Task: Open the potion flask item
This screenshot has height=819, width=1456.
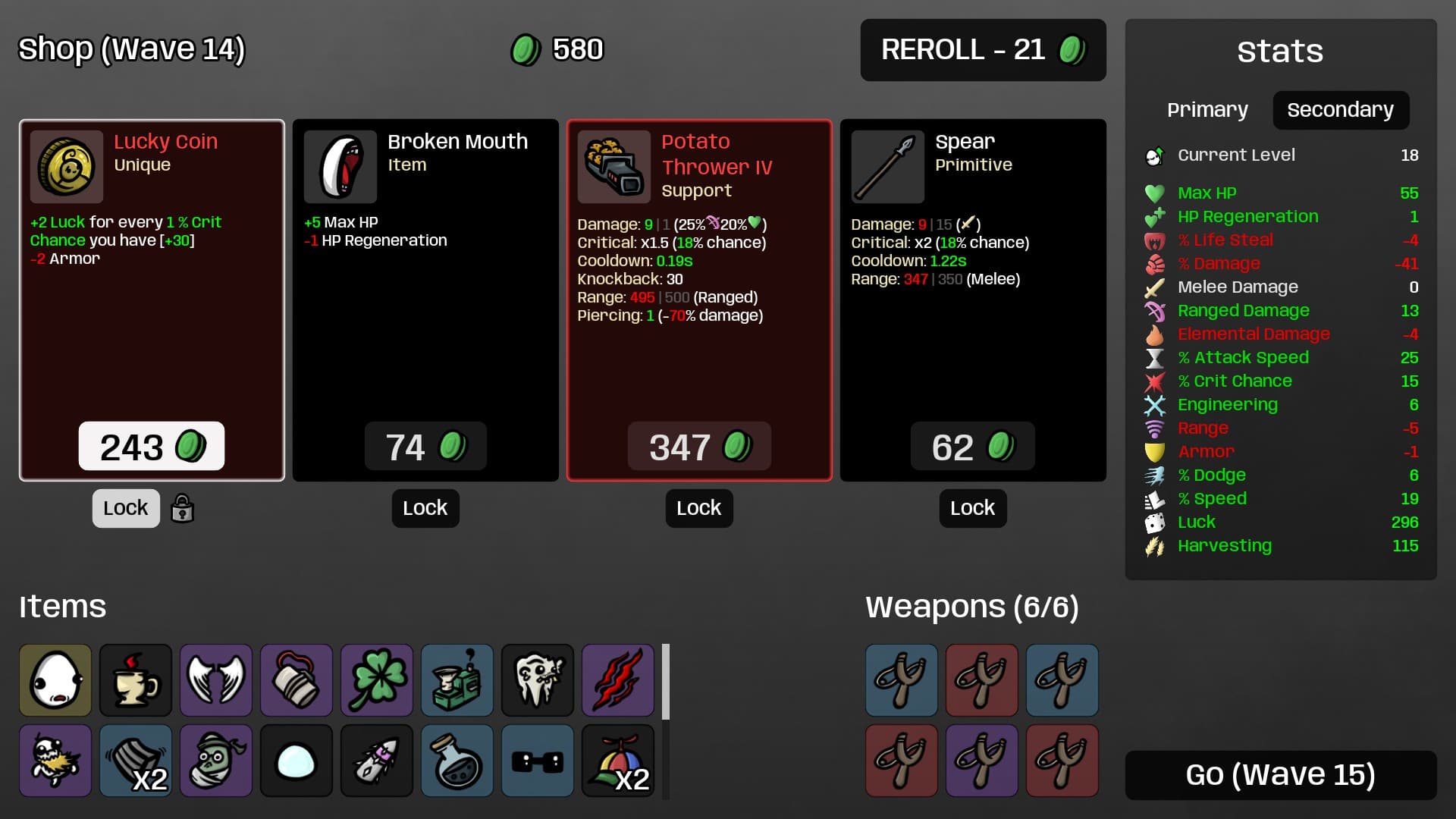Action: 457,761
